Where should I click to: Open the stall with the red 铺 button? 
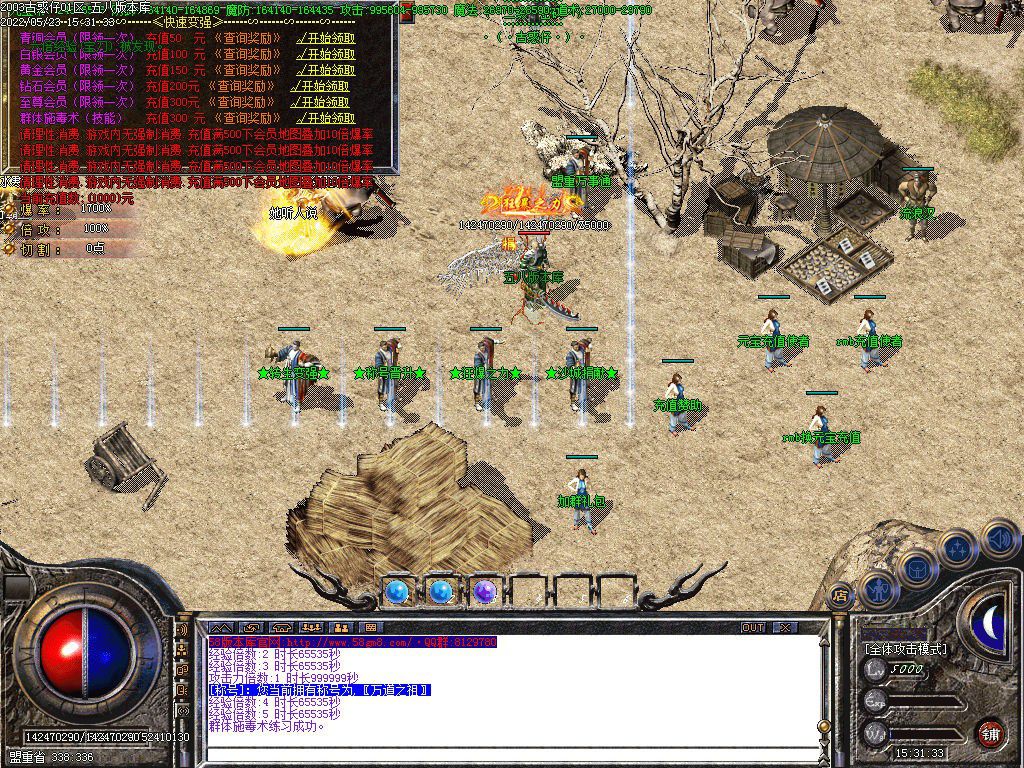click(x=989, y=733)
